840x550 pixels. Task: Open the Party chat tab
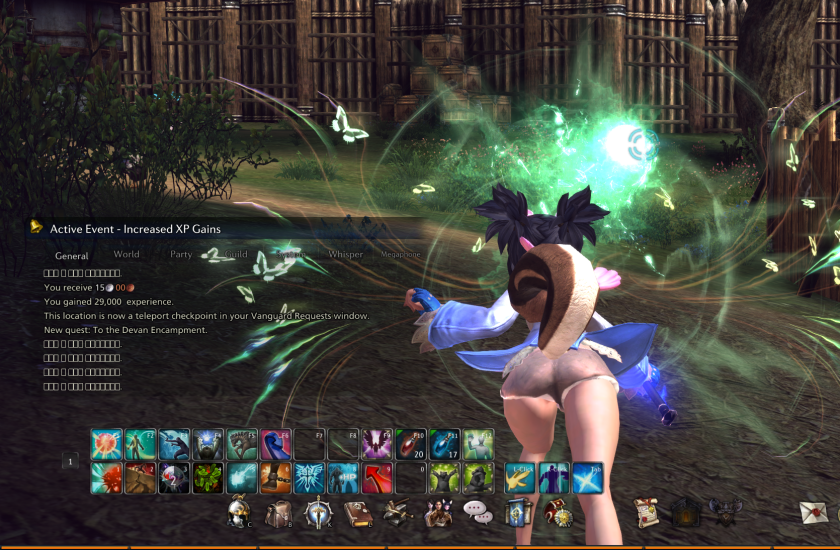coord(181,254)
